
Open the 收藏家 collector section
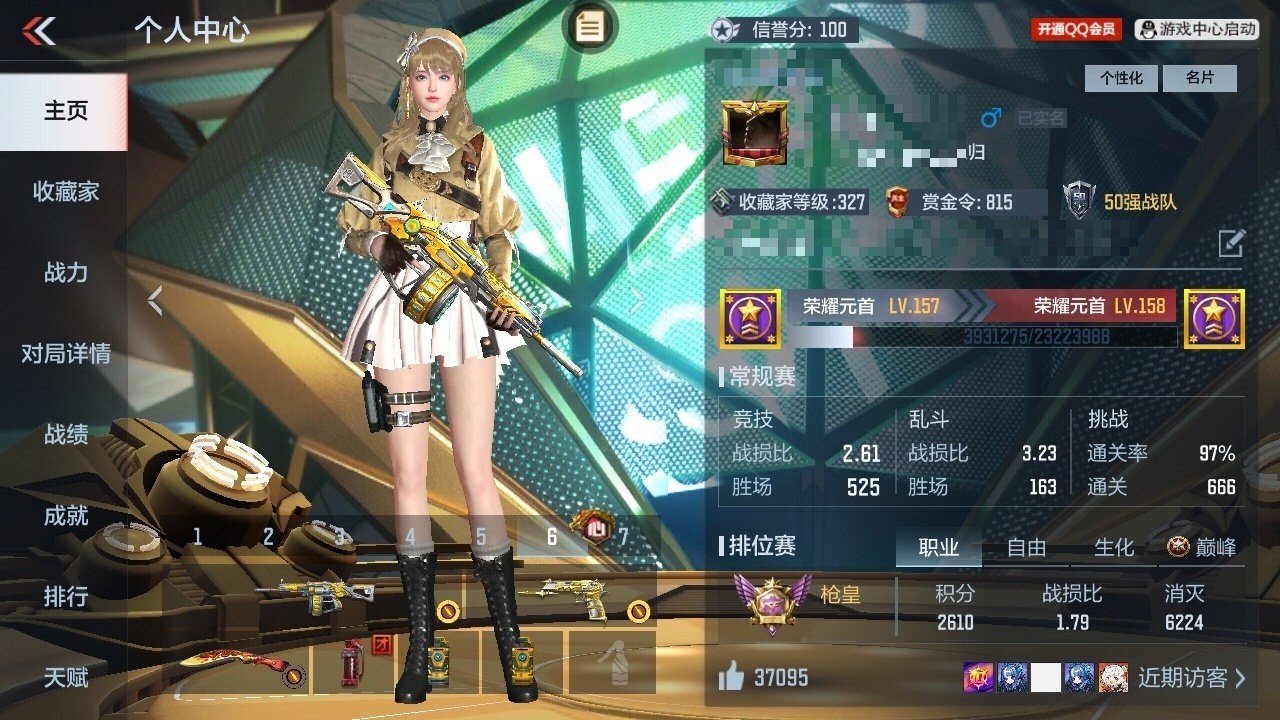65,191
